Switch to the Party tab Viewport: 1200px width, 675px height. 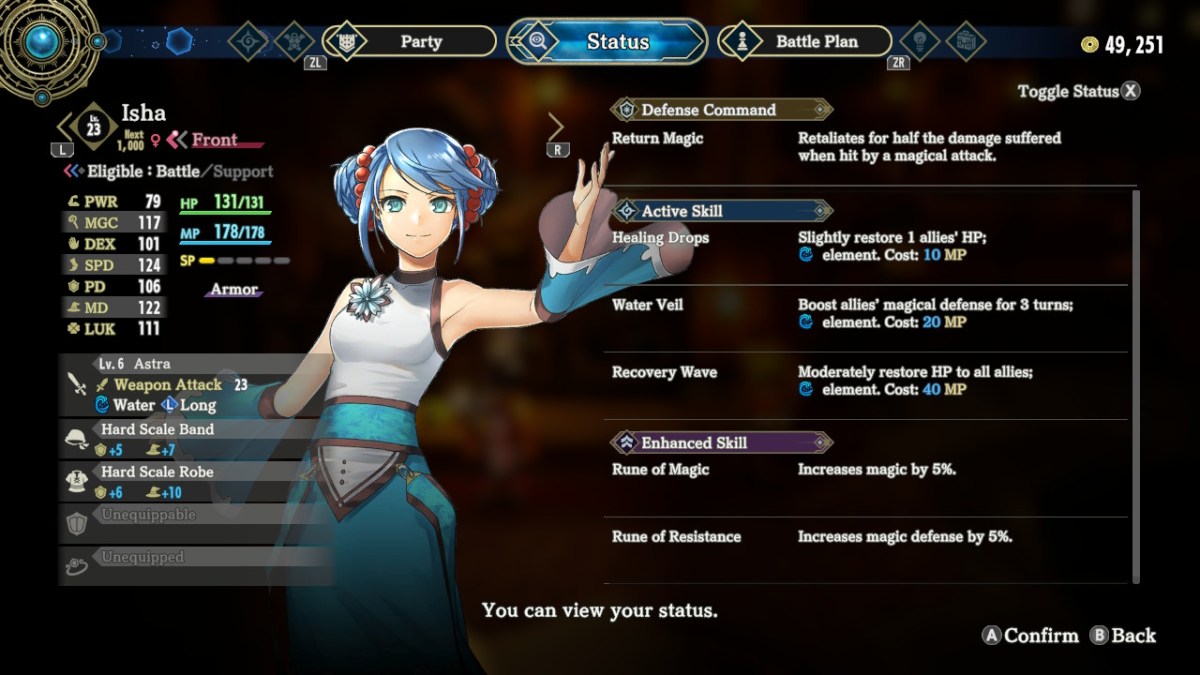click(x=420, y=41)
